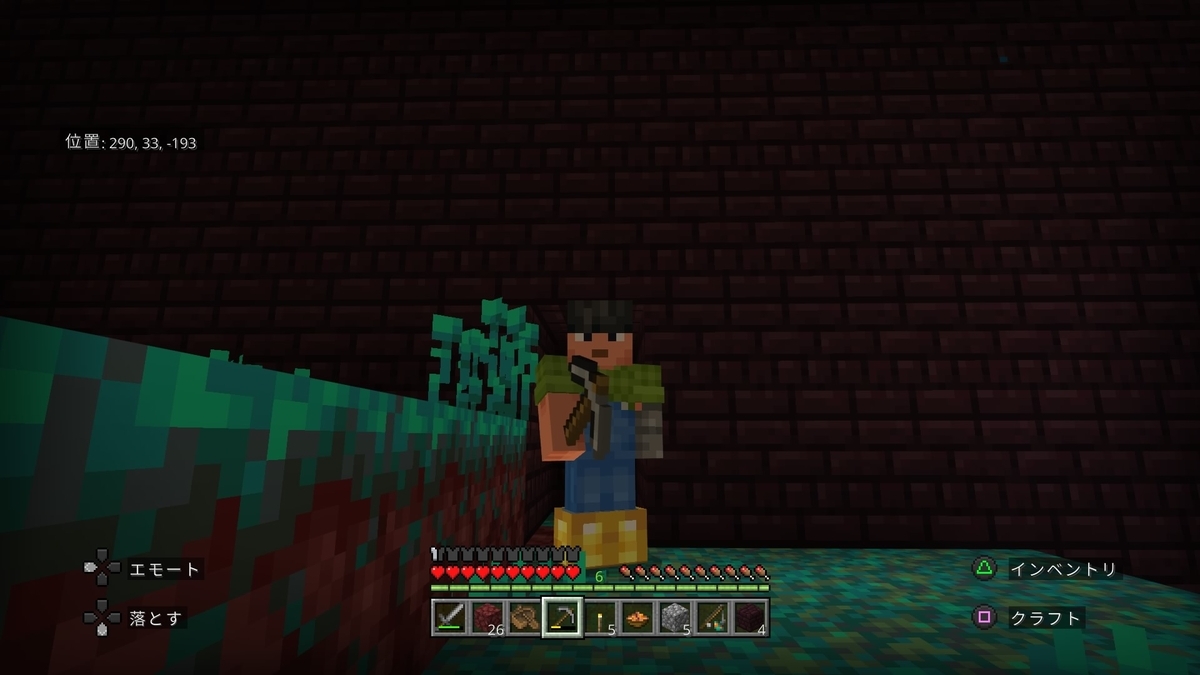The image size is (1200, 675).
Task: Select the pumpkin pie slot
Action: point(636,617)
